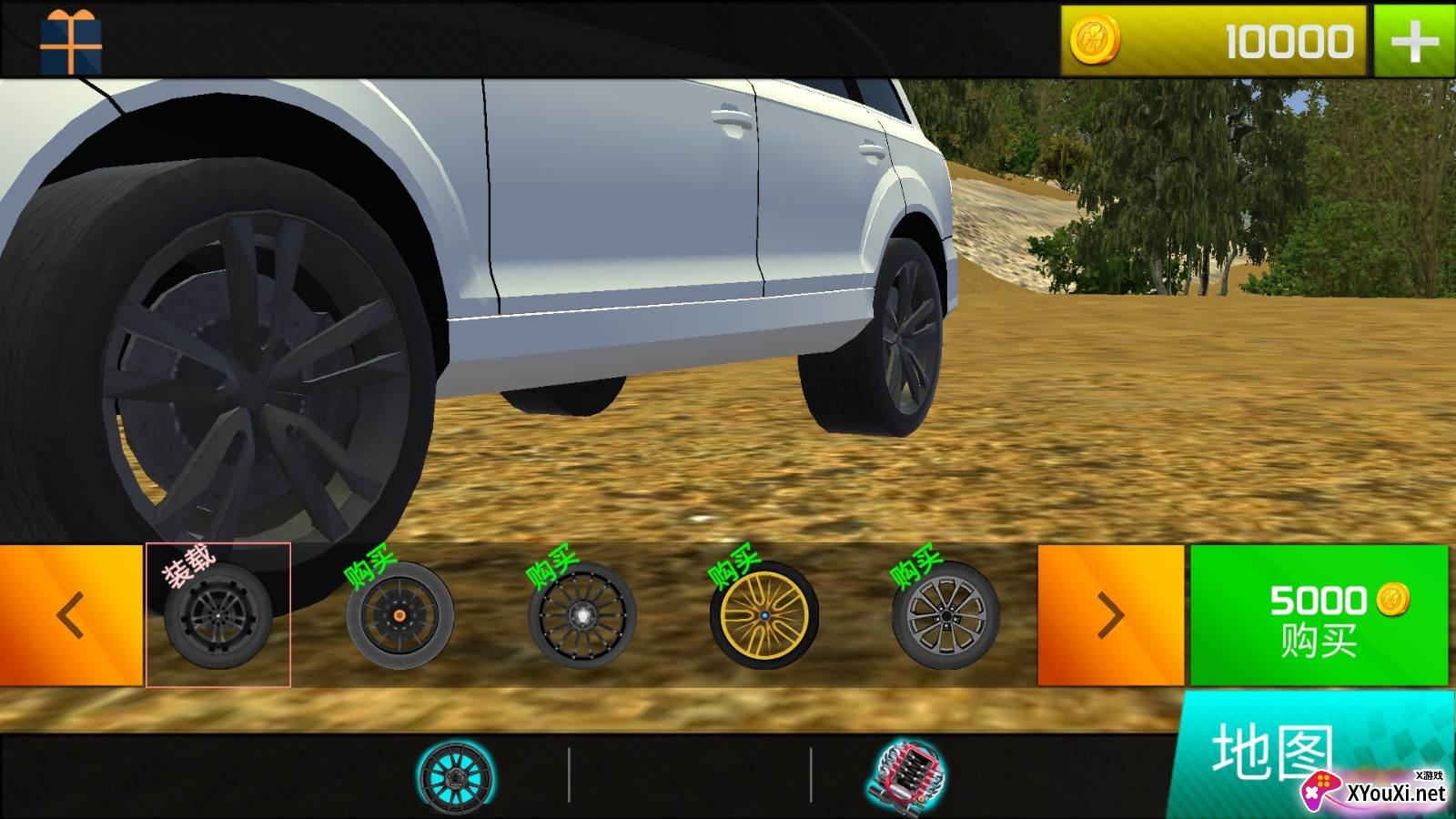Screen dimensions: 1456x819
Task: Show previous wheel options with left arrow
Action: [71, 615]
